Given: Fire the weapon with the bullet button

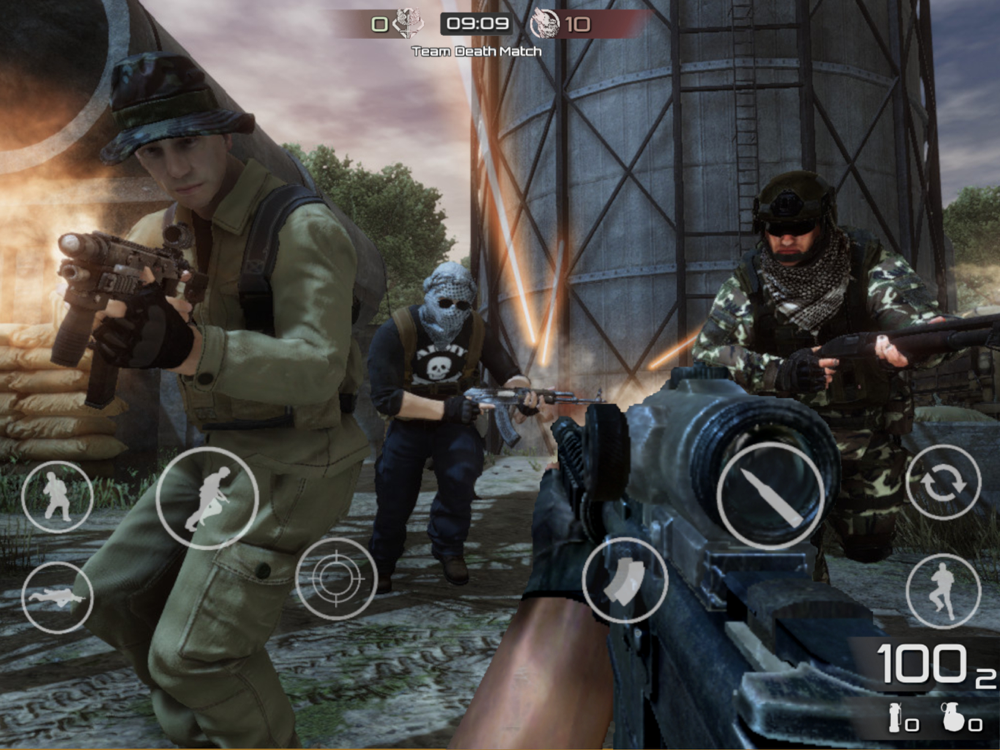Looking at the screenshot, I should [x=770, y=495].
